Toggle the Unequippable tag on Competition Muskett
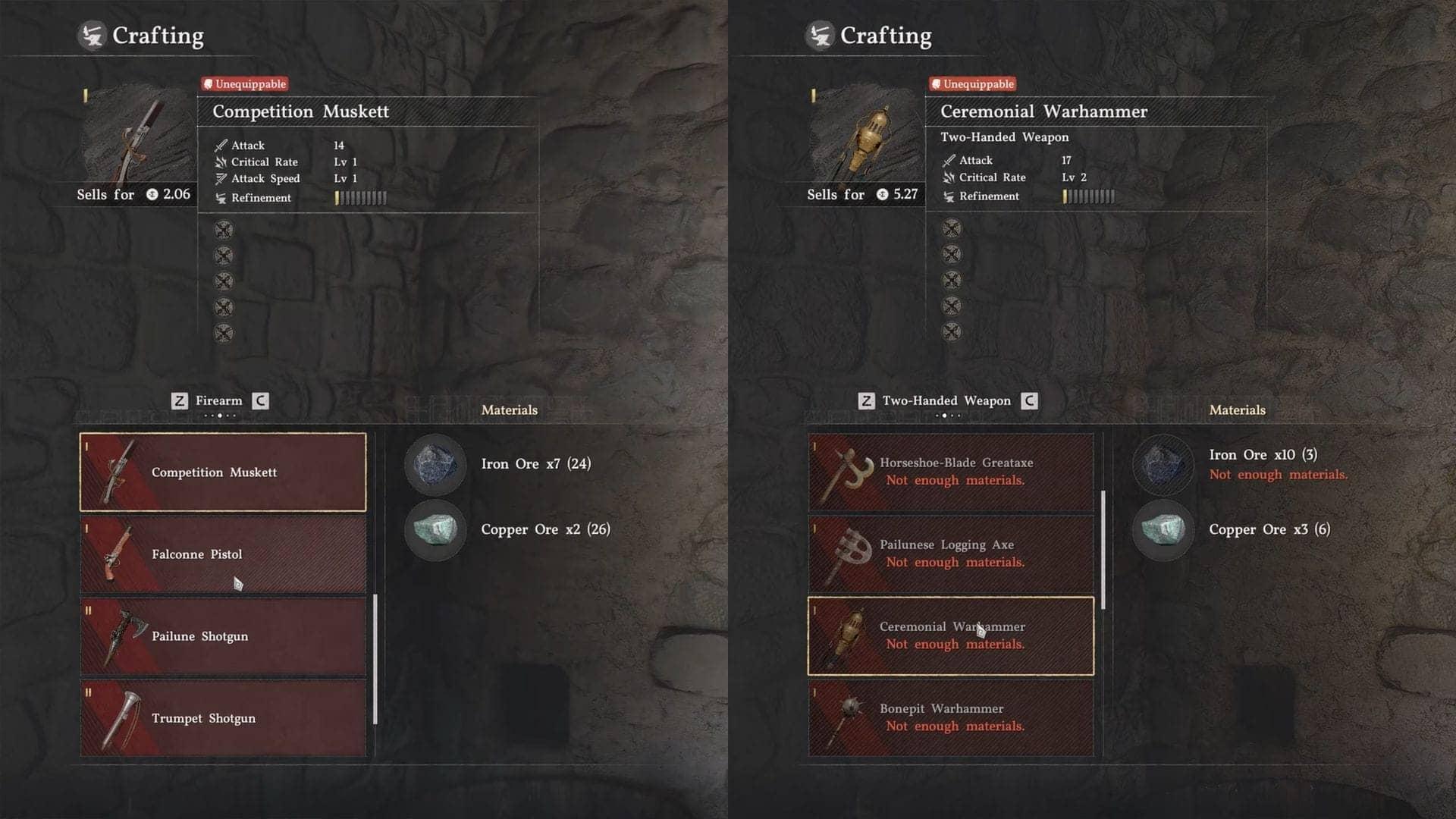The width and height of the screenshot is (1456, 819). coord(244,84)
